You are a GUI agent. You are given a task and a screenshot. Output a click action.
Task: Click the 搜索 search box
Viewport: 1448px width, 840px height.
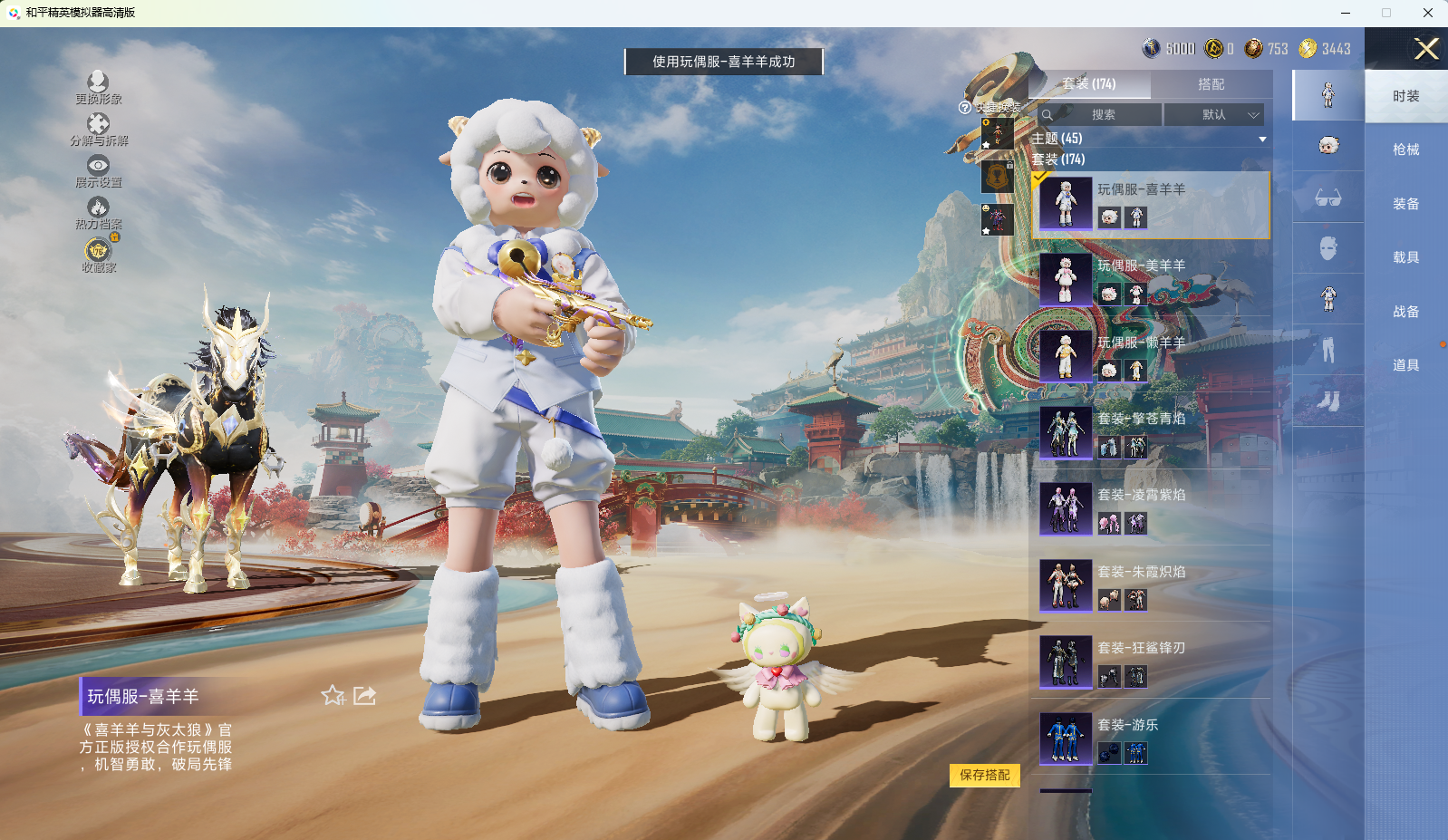1100,115
